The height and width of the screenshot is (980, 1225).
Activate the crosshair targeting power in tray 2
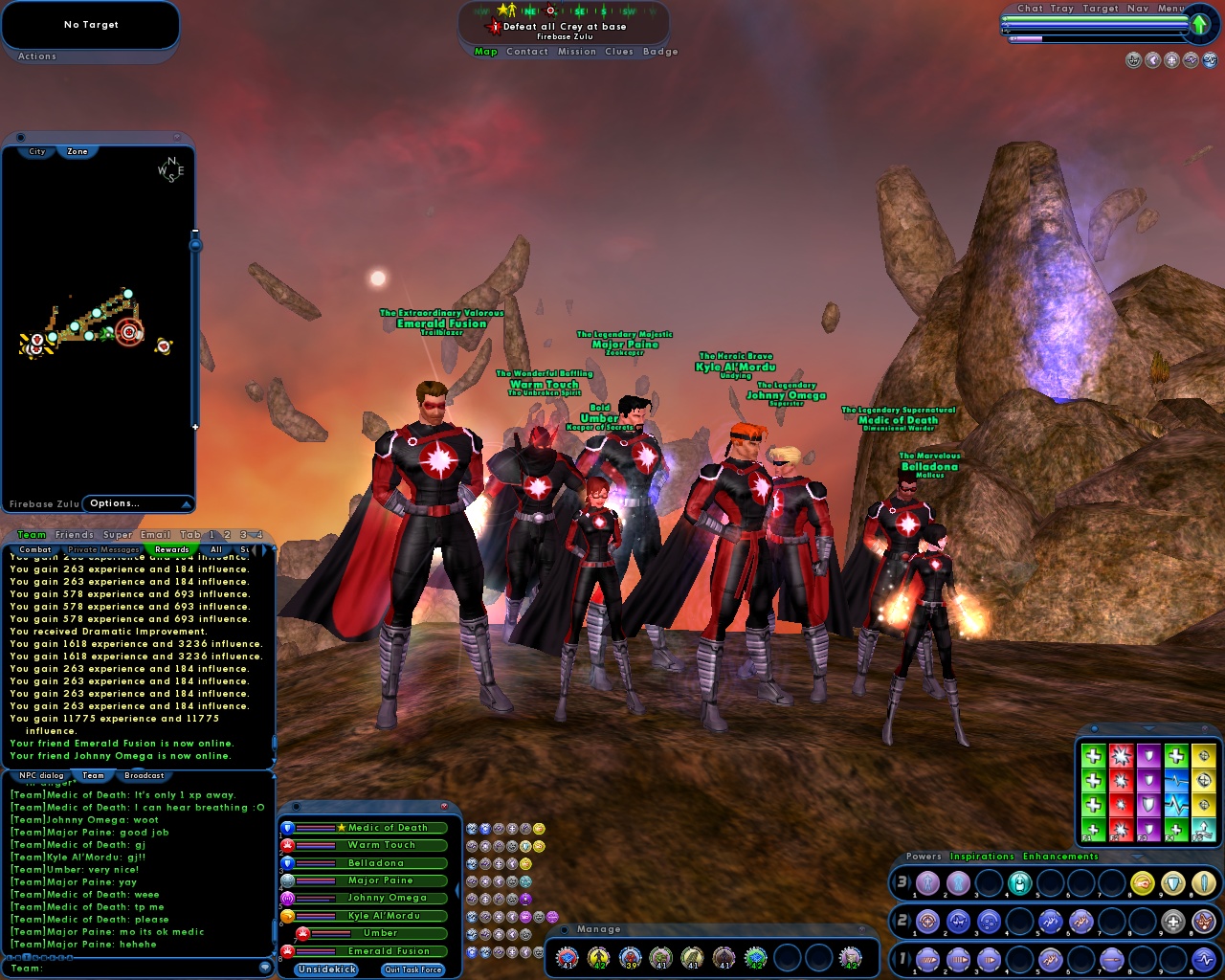tap(927, 921)
